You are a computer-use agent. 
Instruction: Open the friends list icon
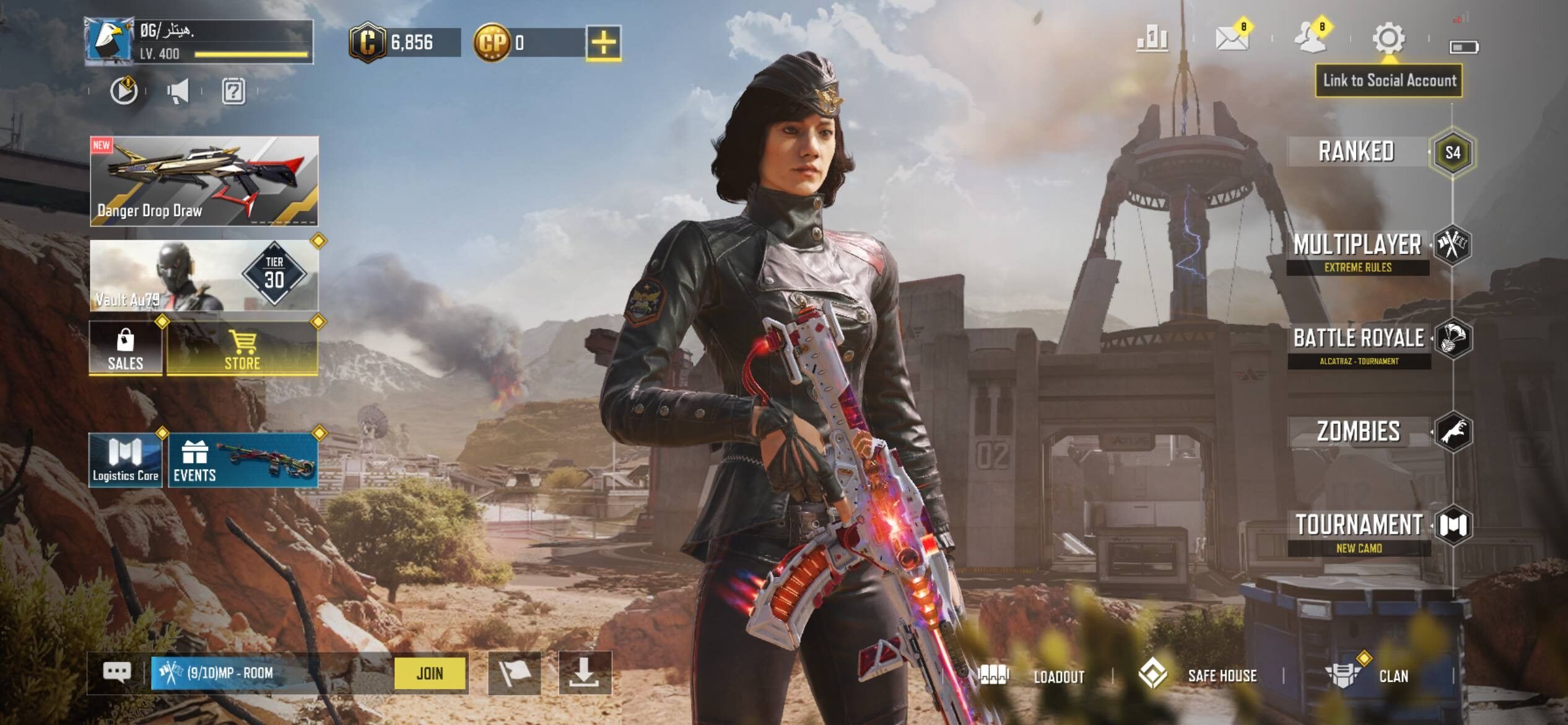pos(1310,38)
